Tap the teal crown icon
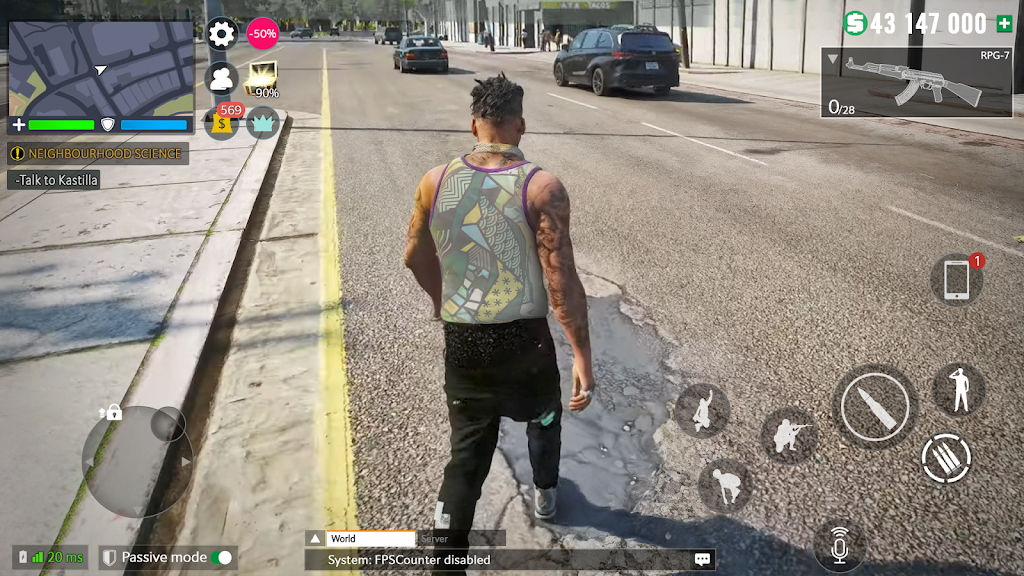This screenshot has width=1024, height=576. click(263, 122)
